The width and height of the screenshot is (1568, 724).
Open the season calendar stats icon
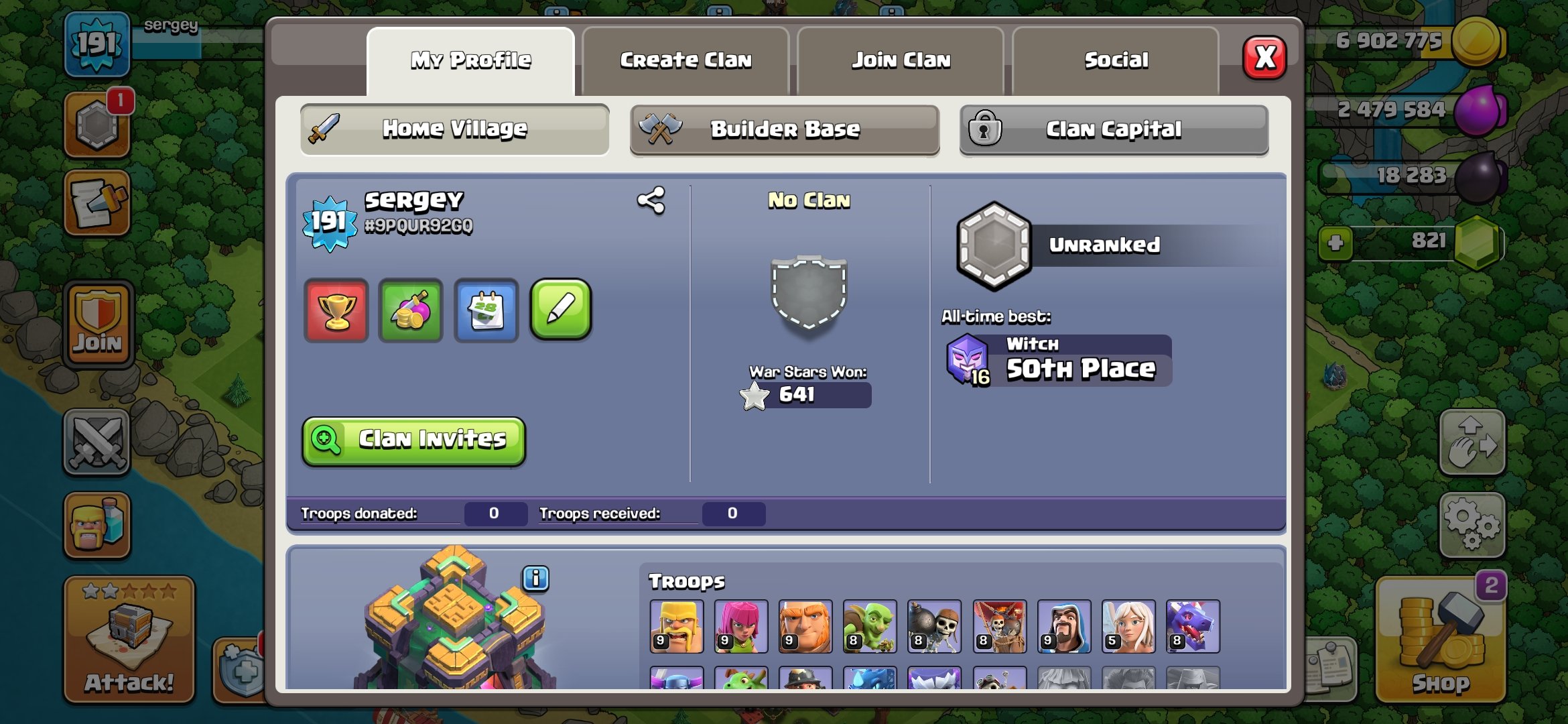[486, 309]
